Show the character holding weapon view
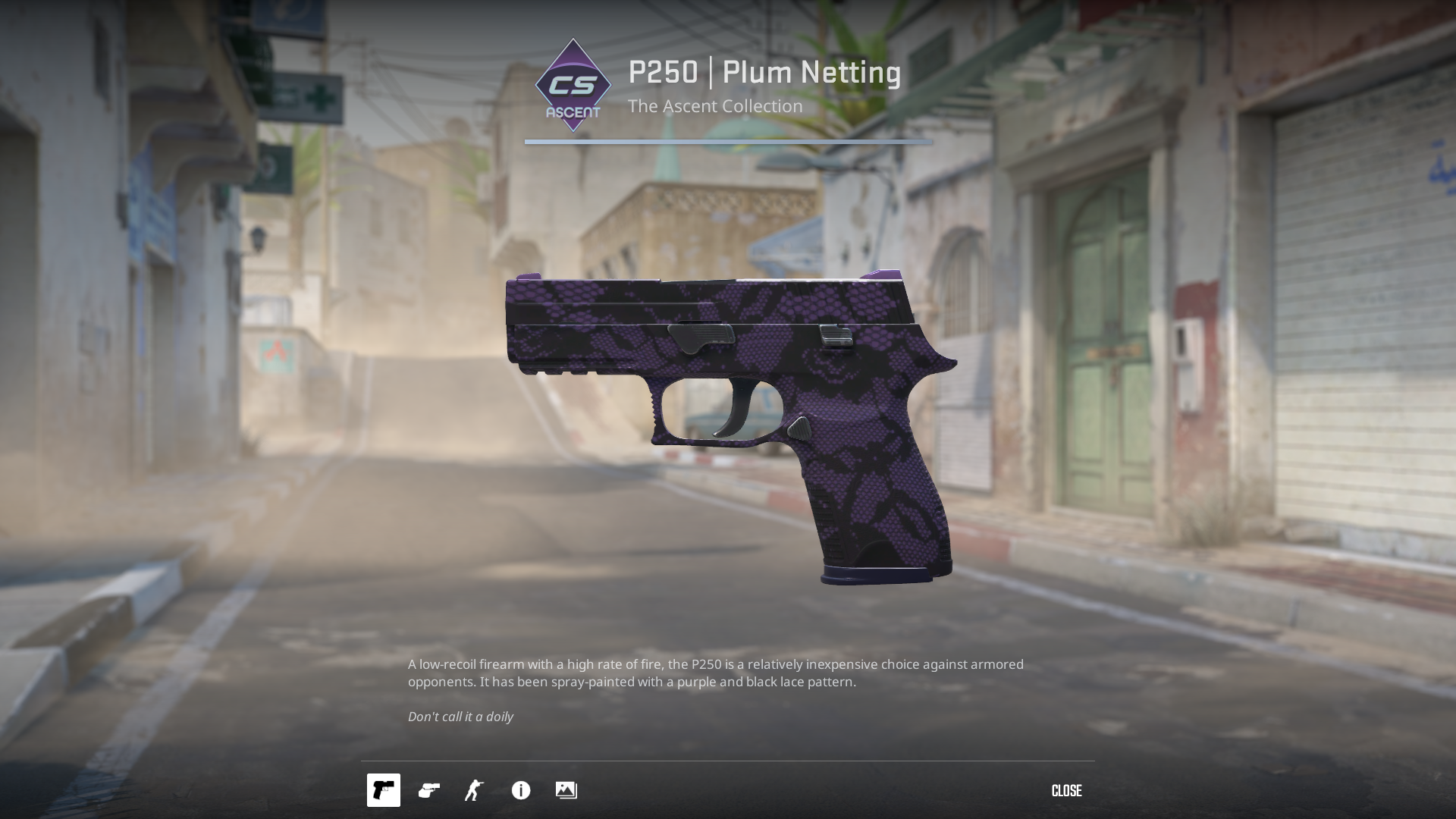1456x819 pixels. (474, 790)
